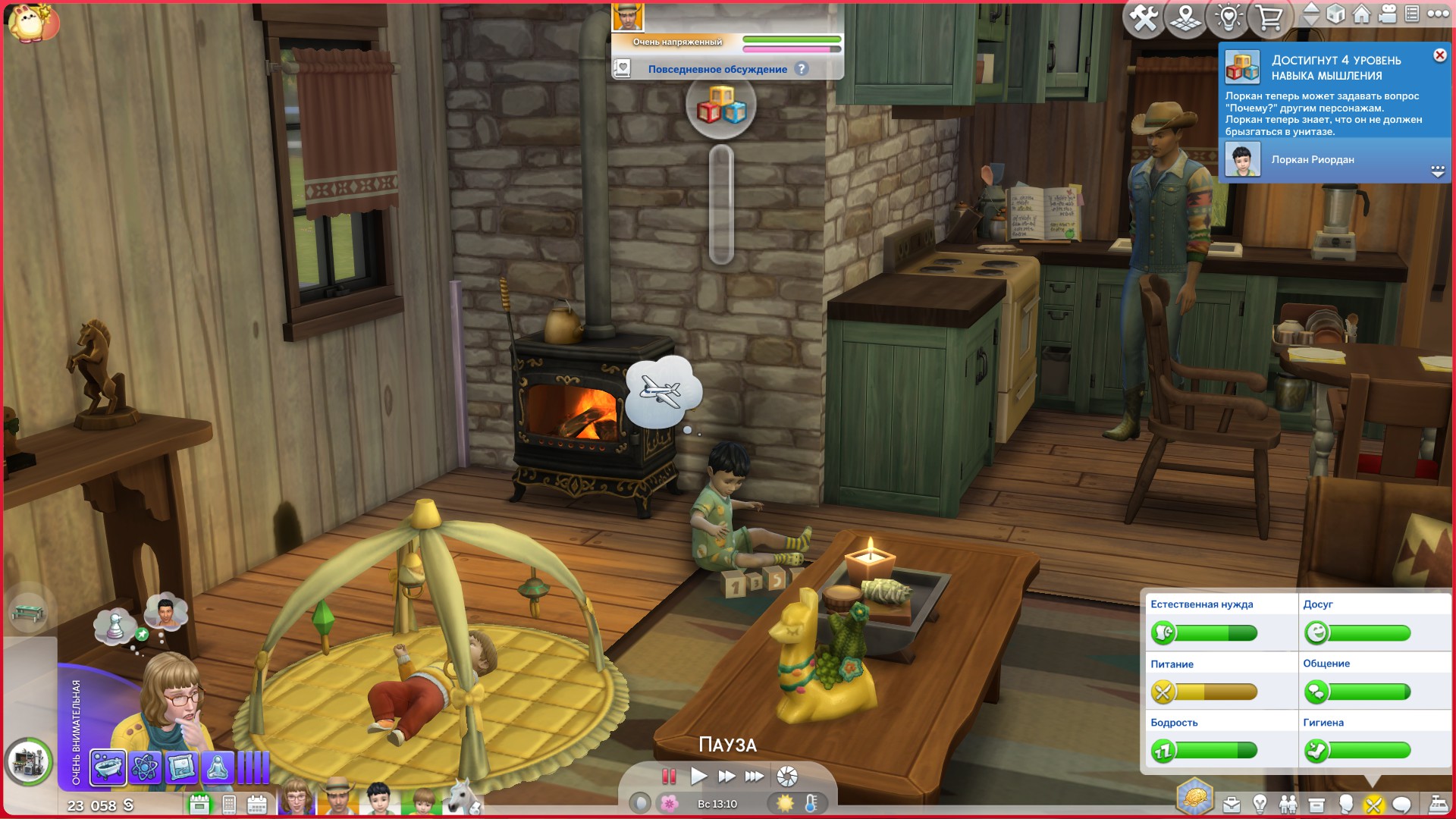Set game speed to fast forward

(x=726, y=776)
